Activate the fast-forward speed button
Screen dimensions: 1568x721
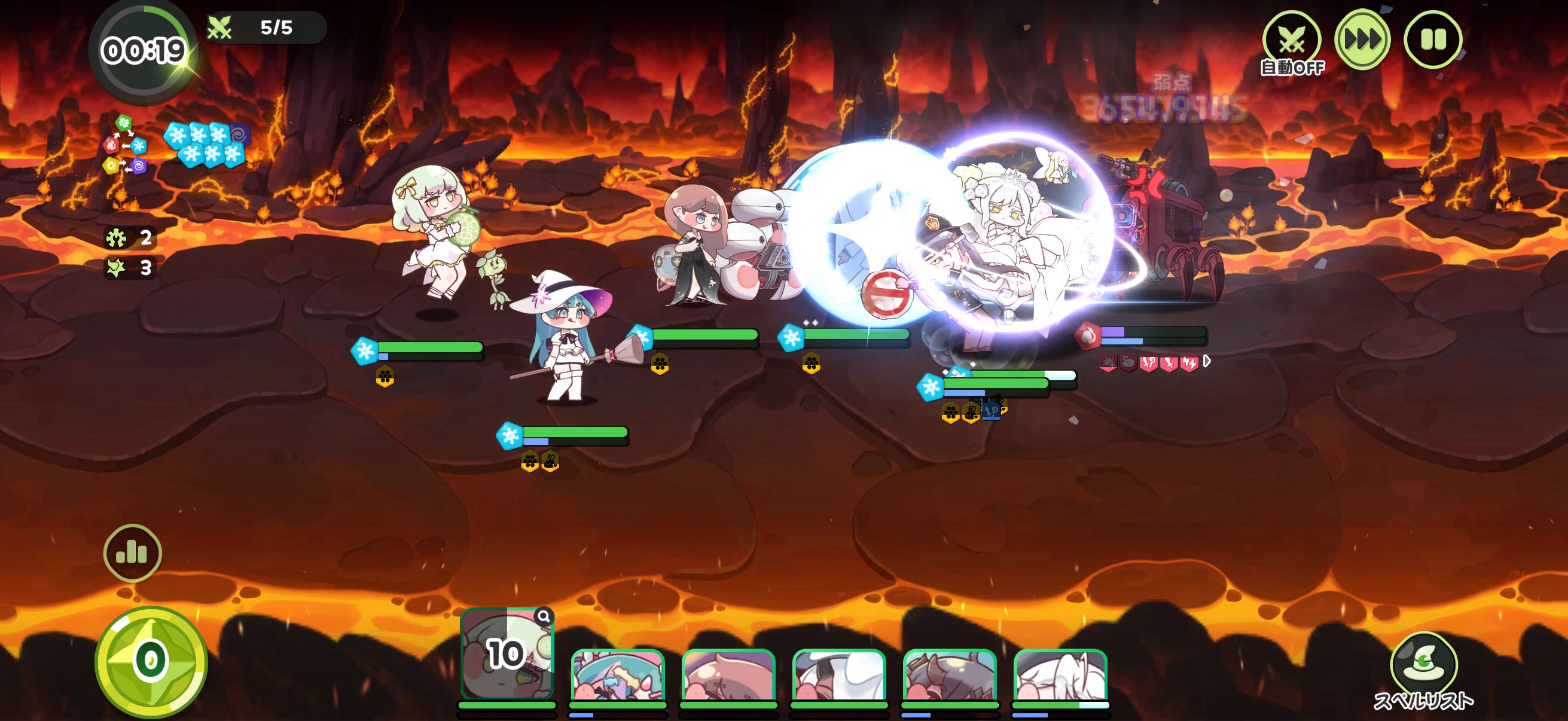point(1362,40)
